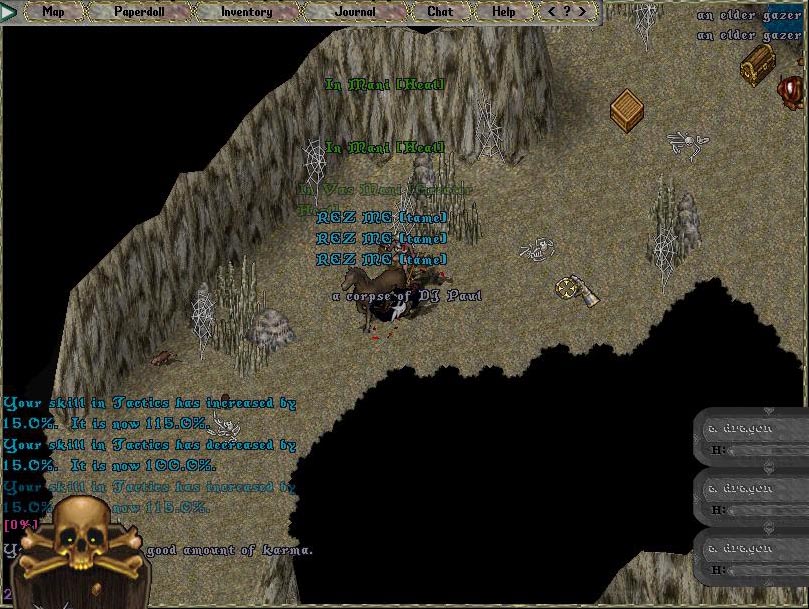This screenshot has width=809, height=609.
Task: Open the Map from the top bar
Action: point(53,12)
